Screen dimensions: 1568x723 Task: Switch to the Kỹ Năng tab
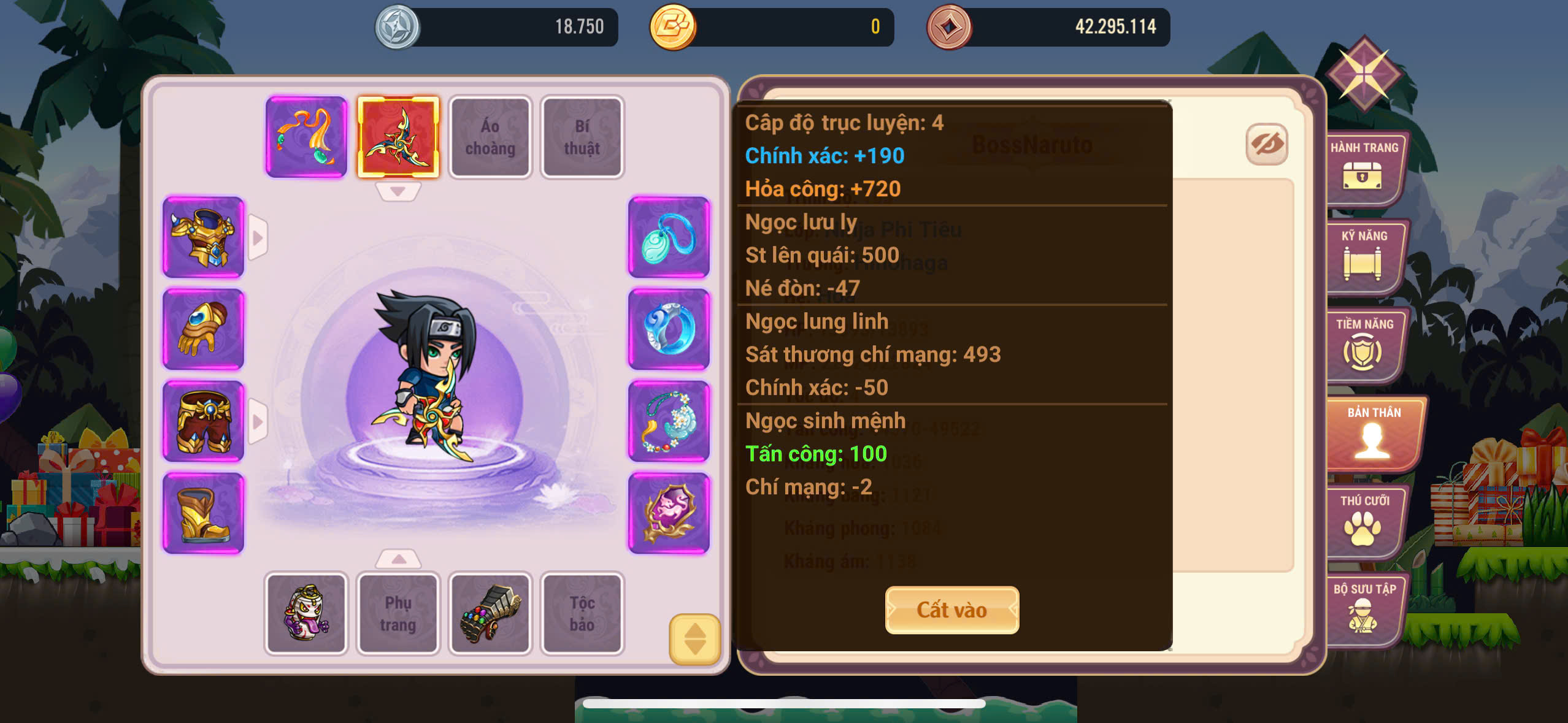point(1364,256)
